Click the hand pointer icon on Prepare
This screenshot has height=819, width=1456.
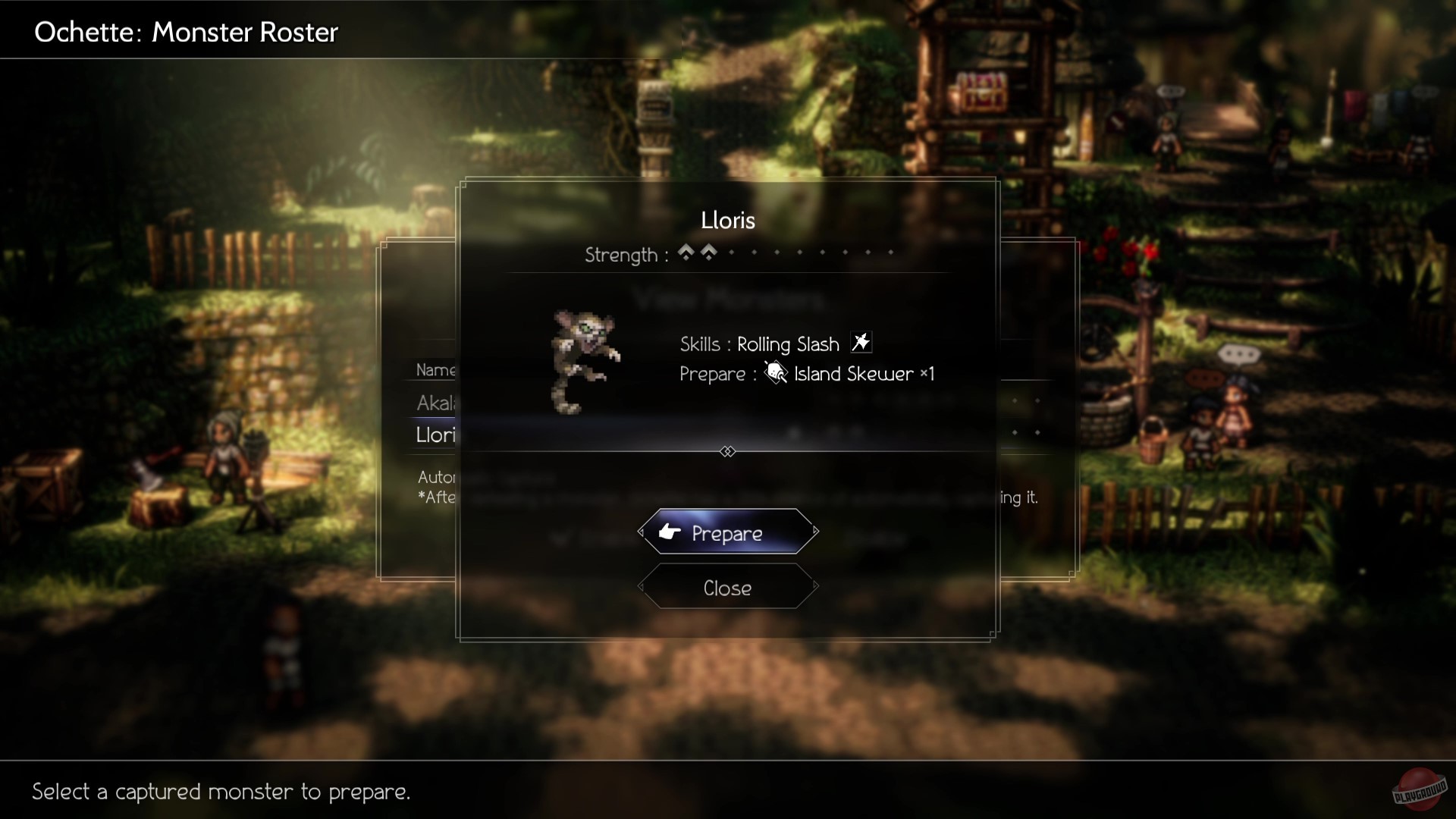click(668, 532)
